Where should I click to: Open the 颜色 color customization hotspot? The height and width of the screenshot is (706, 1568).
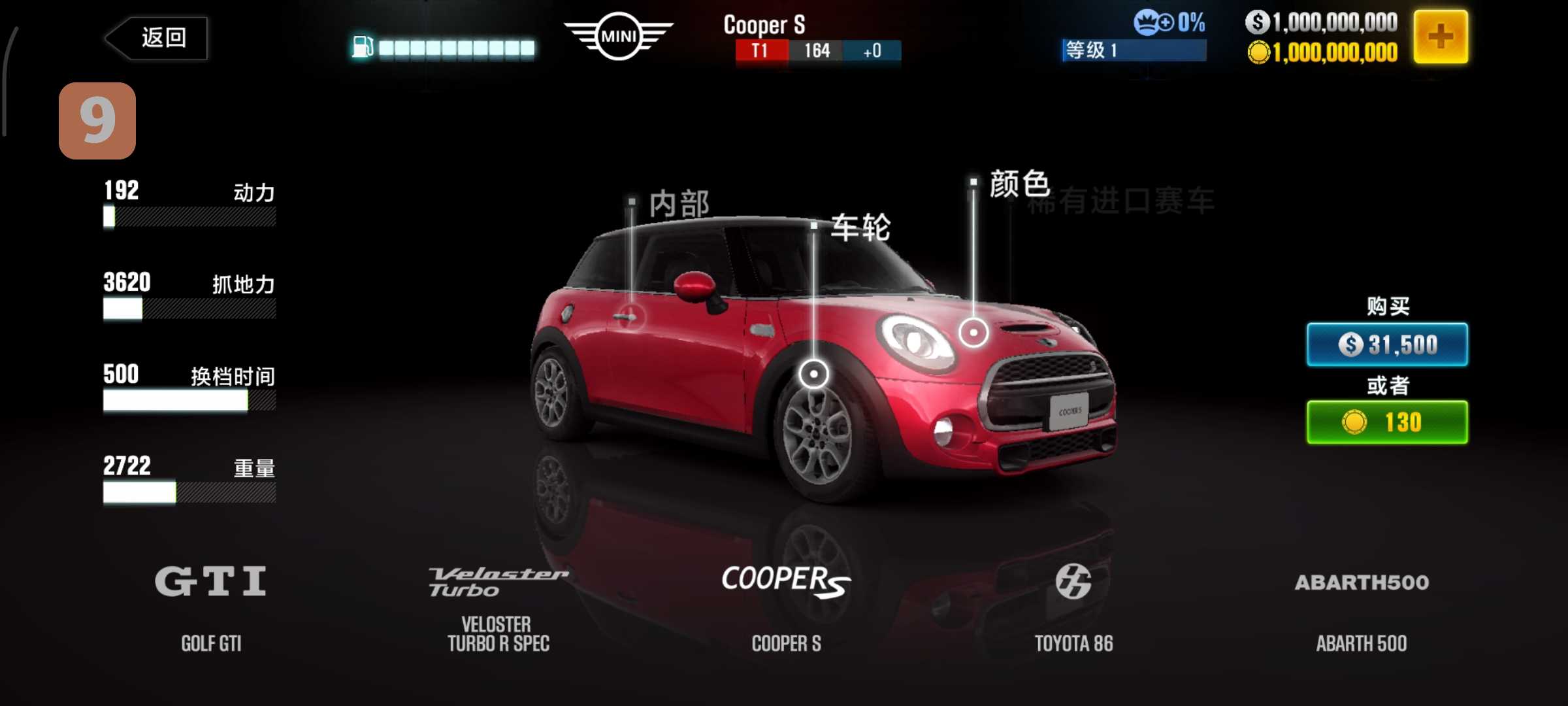(973, 332)
